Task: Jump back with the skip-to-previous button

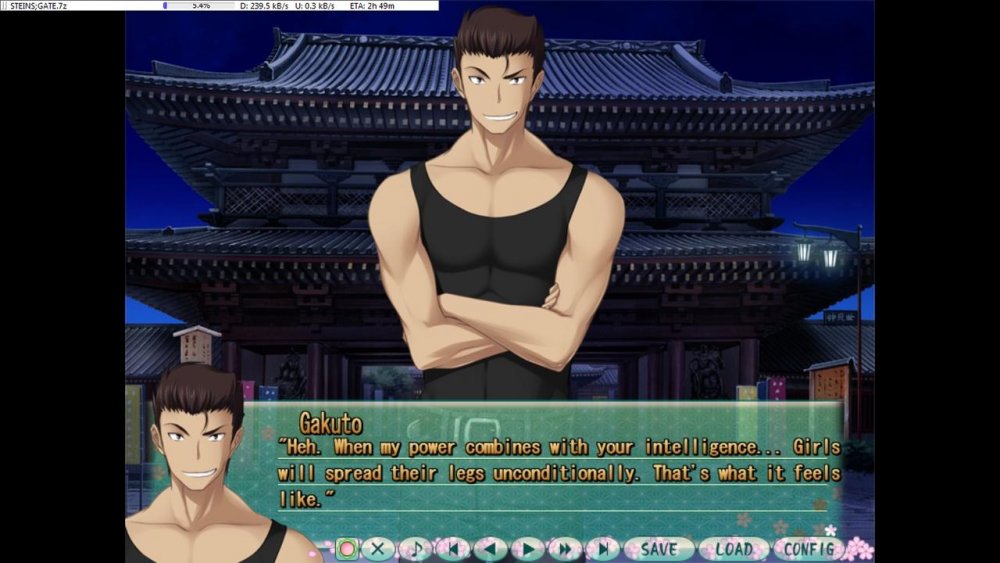Action: (453, 549)
